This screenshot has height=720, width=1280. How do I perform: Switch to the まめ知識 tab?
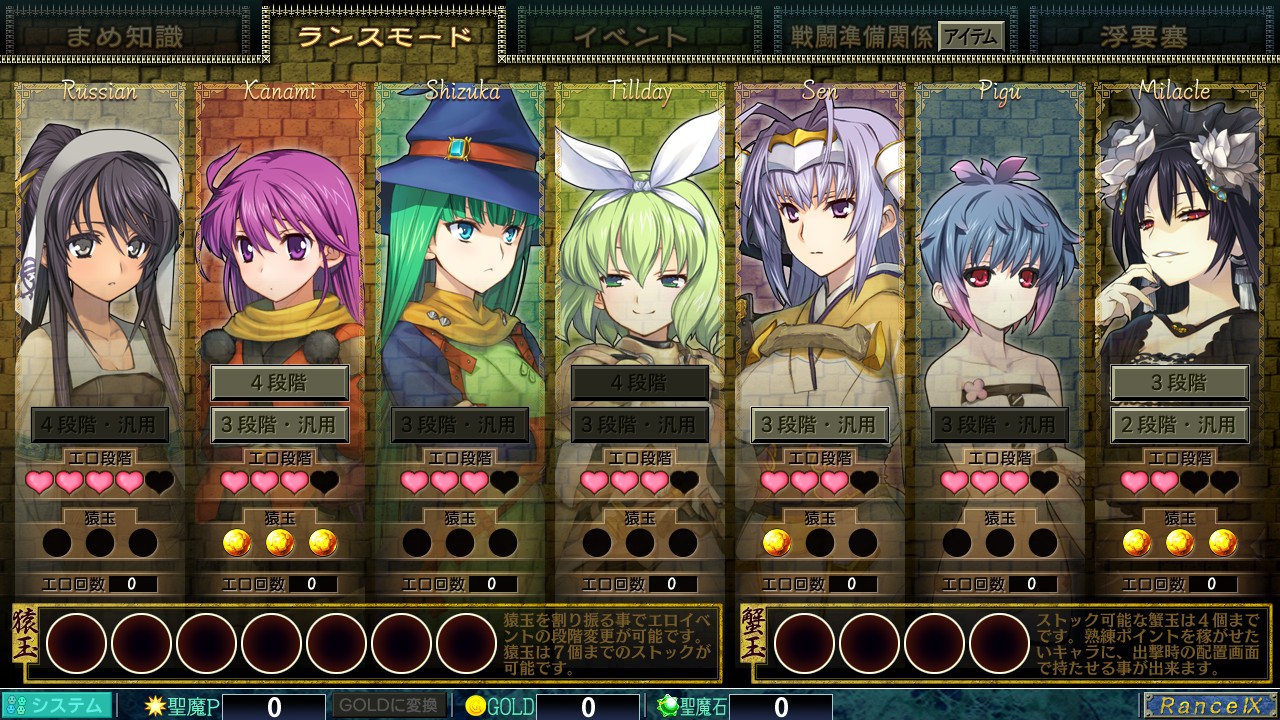coord(125,37)
